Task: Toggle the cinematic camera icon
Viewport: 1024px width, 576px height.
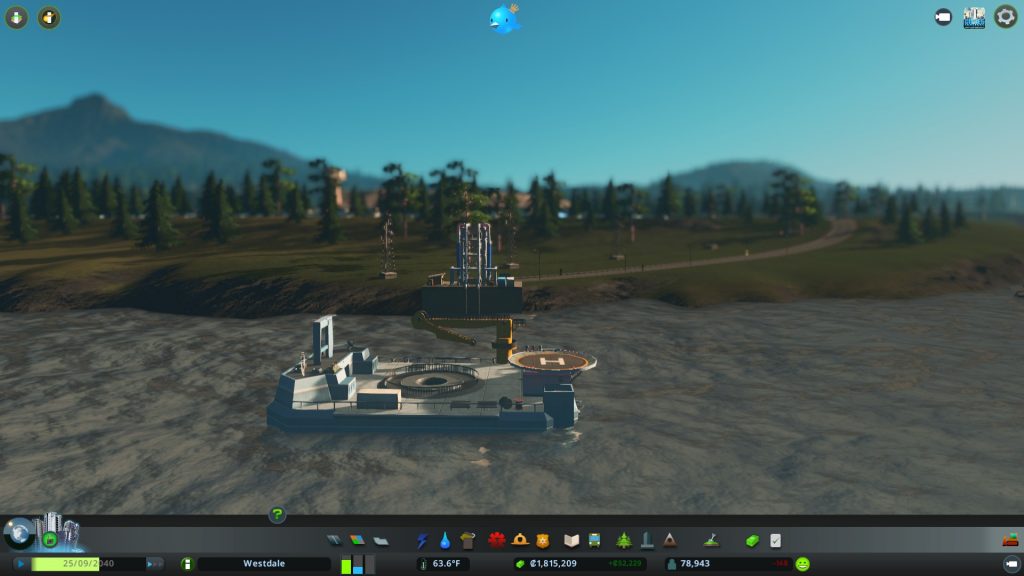Action: pos(943,17)
